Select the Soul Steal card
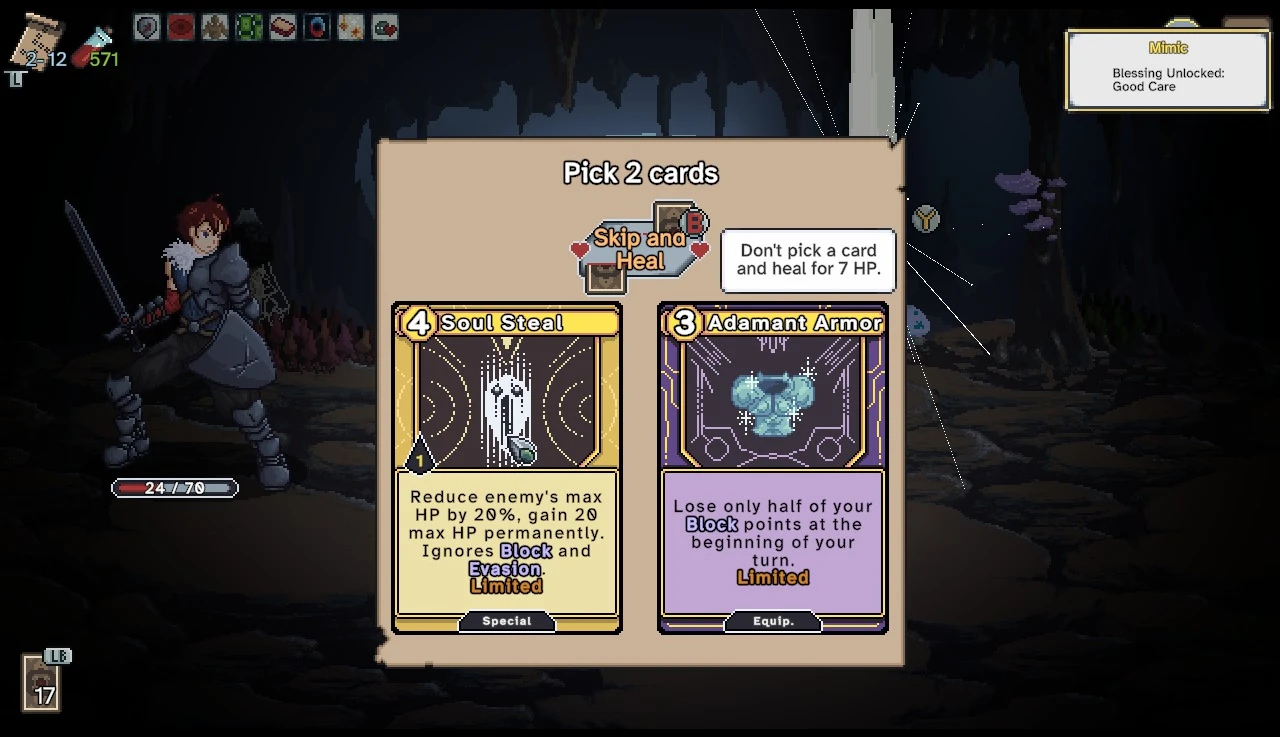This screenshot has height=737, width=1280. point(506,468)
